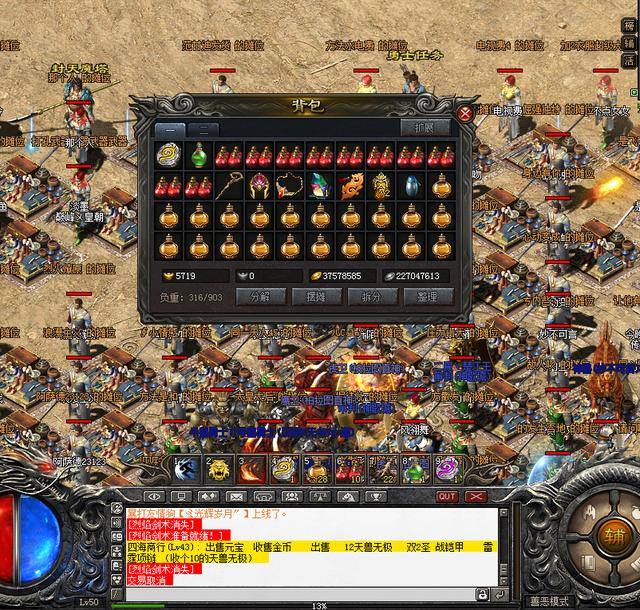Pick the dark necklace item

[x=290, y=186]
